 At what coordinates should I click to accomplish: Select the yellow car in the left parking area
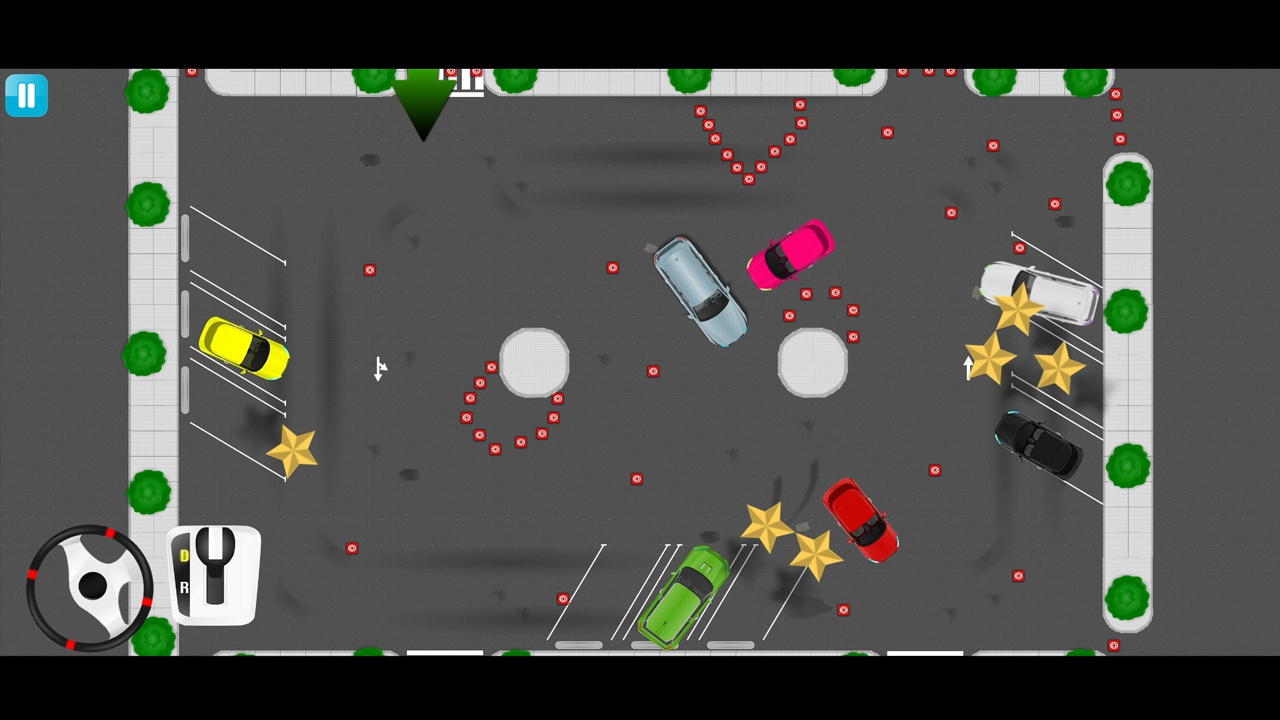point(245,348)
